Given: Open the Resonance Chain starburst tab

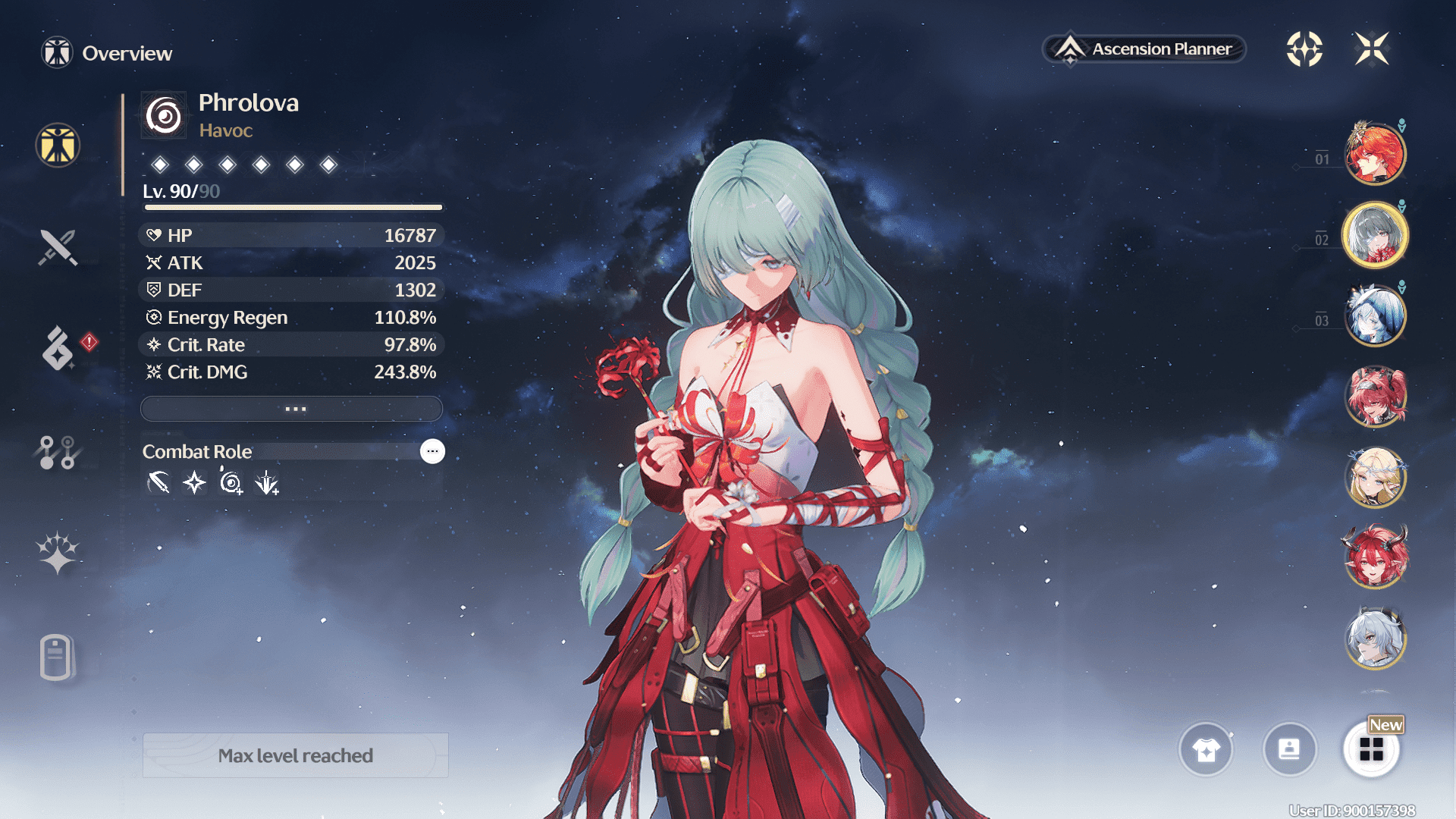Looking at the screenshot, I should tap(58, 552).
